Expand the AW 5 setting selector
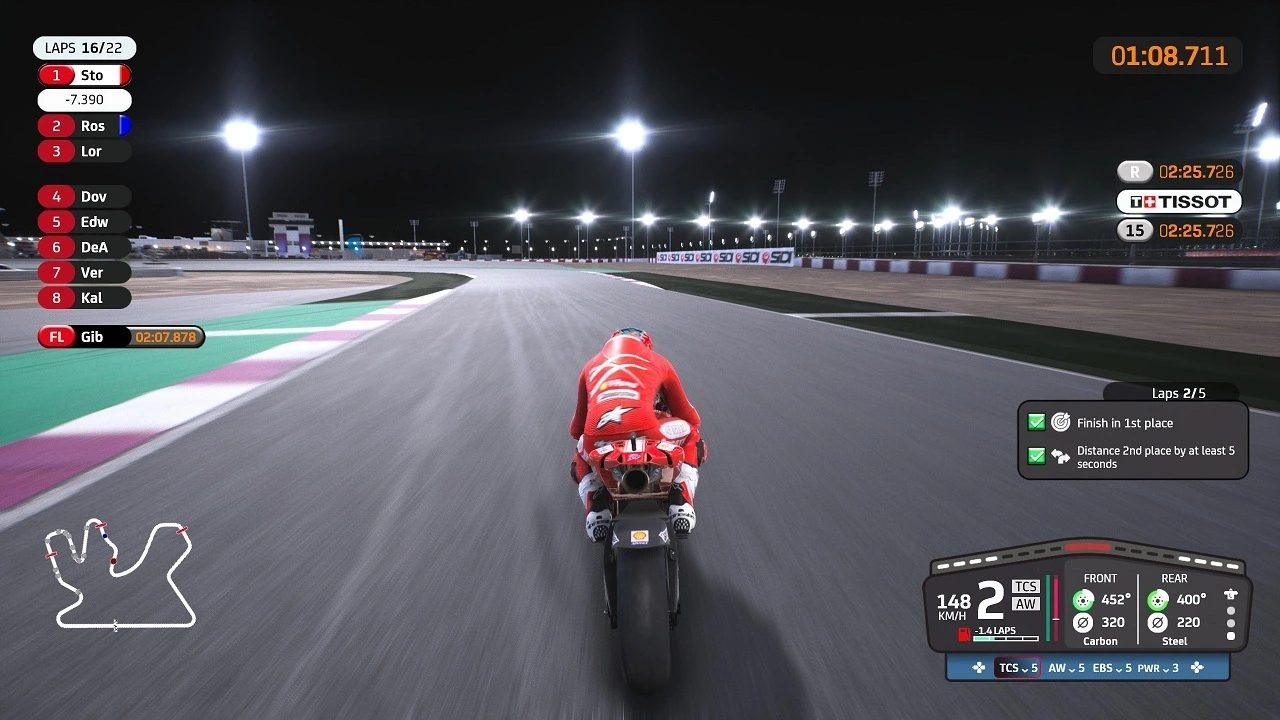Screen dimensions: 1280x720 [1066, 668]
